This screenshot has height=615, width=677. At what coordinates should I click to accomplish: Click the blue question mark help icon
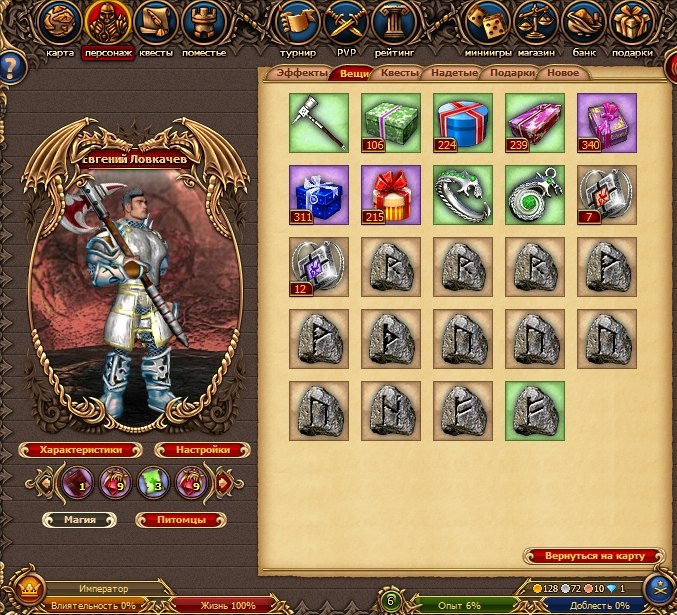pos(10,68)
